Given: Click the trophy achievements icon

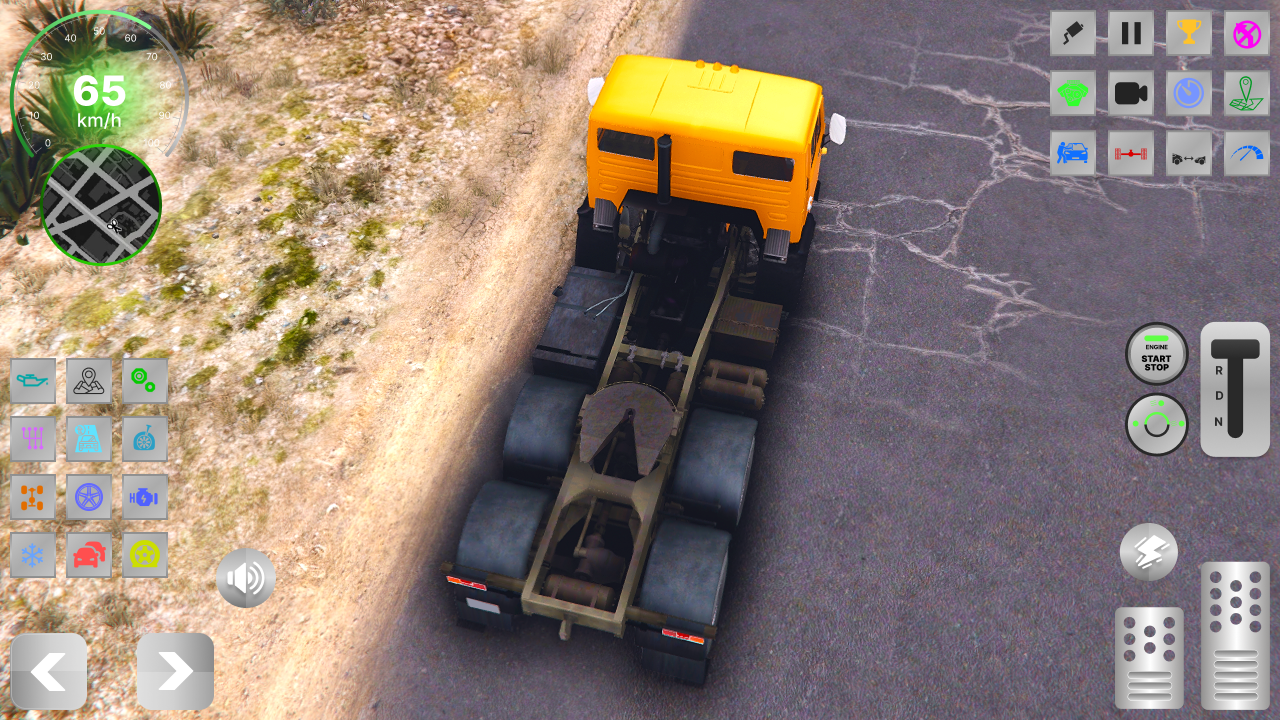Looking at the screenshot, I should (x=1189, y=33).
